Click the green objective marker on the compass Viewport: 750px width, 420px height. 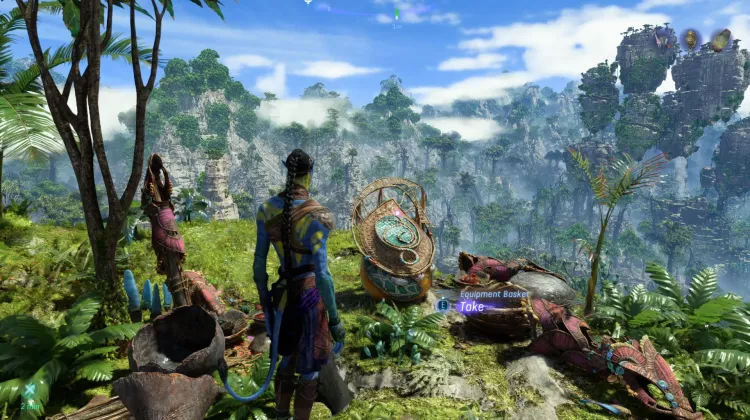click(397, 14)
